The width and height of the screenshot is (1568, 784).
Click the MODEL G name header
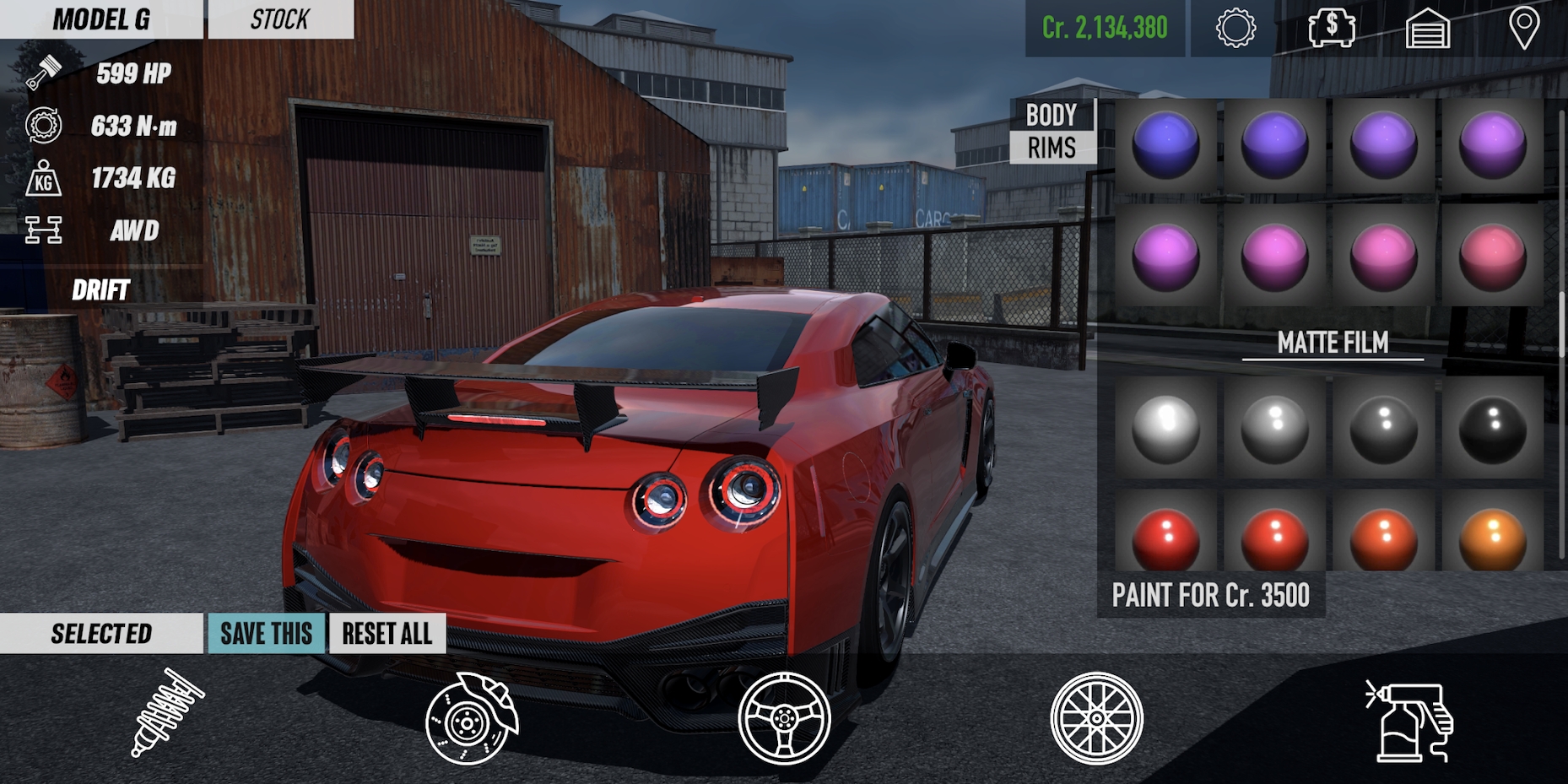click(x=101, y=19)
